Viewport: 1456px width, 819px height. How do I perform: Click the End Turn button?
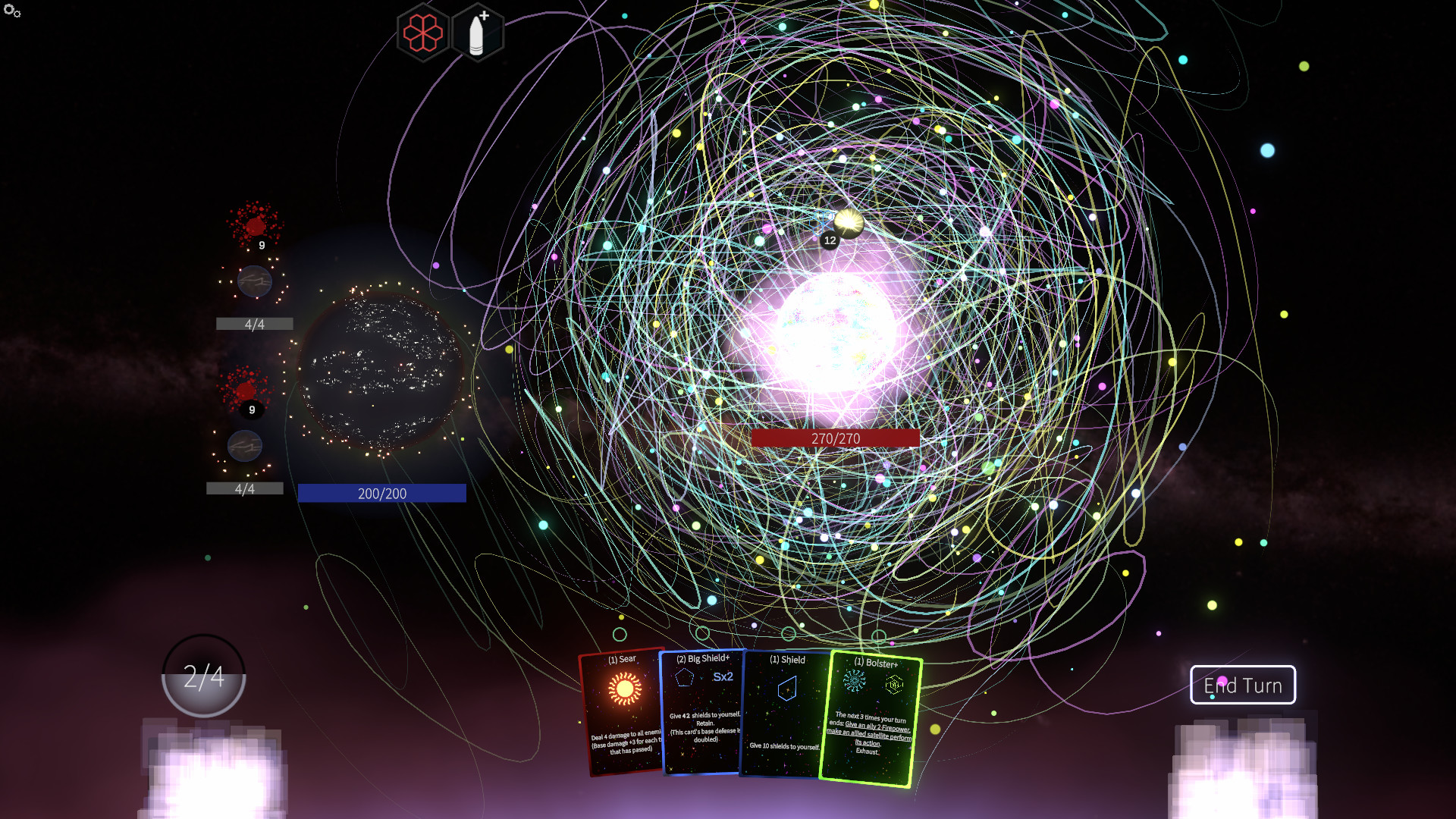(x=1242, y=685)
